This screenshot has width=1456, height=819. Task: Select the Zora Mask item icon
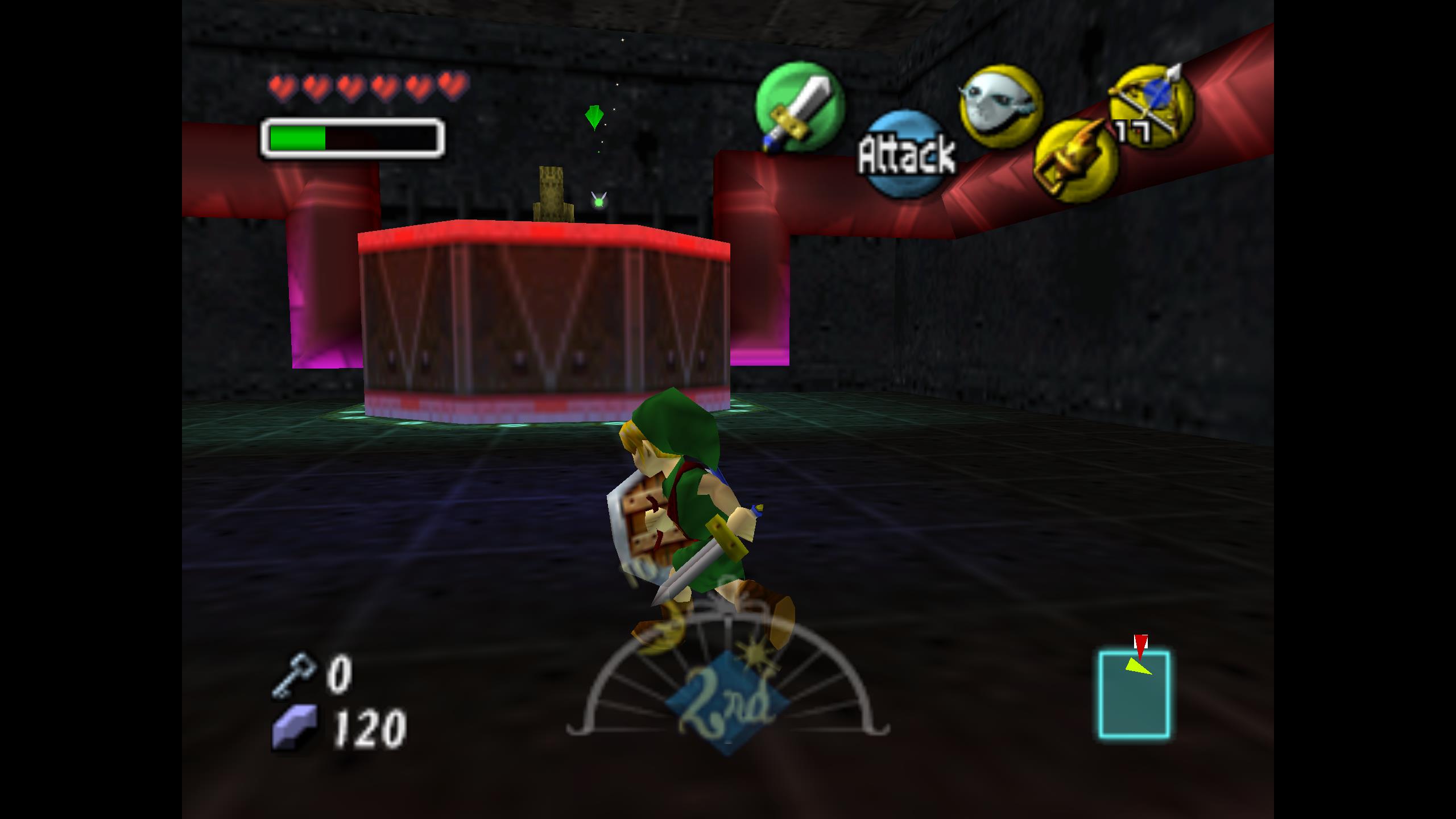tap(1000, 106)
